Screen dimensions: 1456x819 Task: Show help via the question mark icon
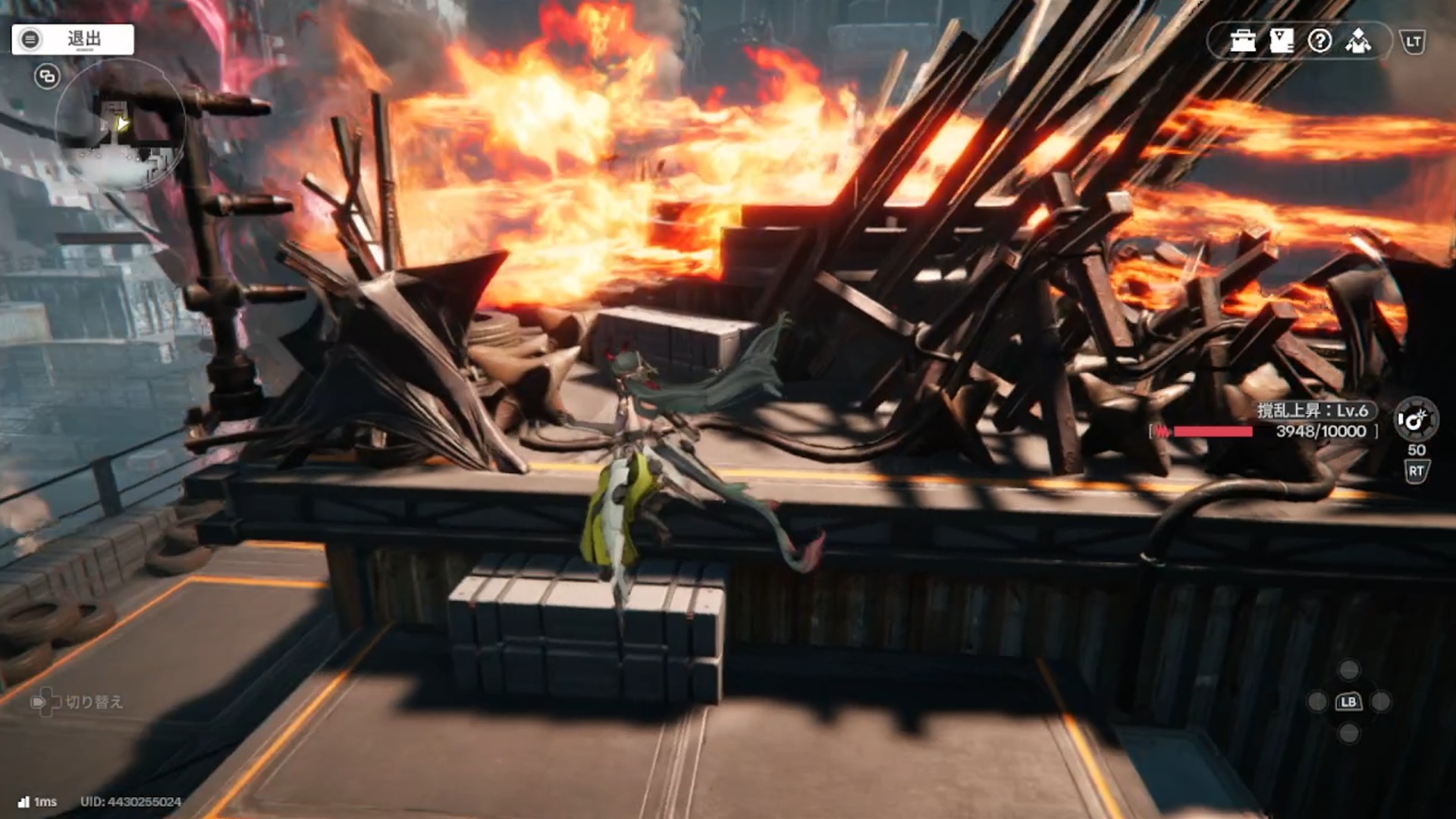(1319, 41)
